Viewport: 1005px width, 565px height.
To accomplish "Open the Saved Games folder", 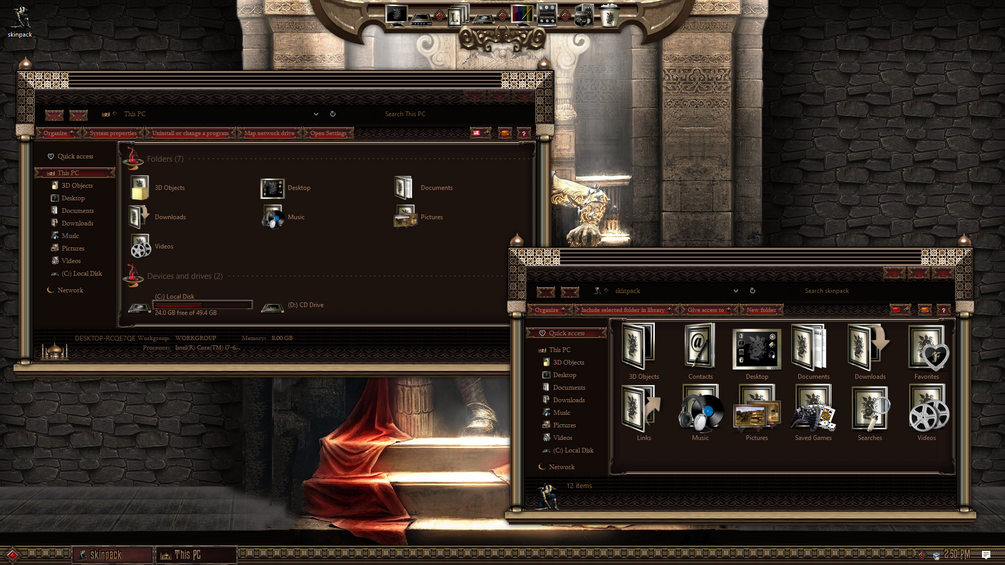I will point(813,411).
